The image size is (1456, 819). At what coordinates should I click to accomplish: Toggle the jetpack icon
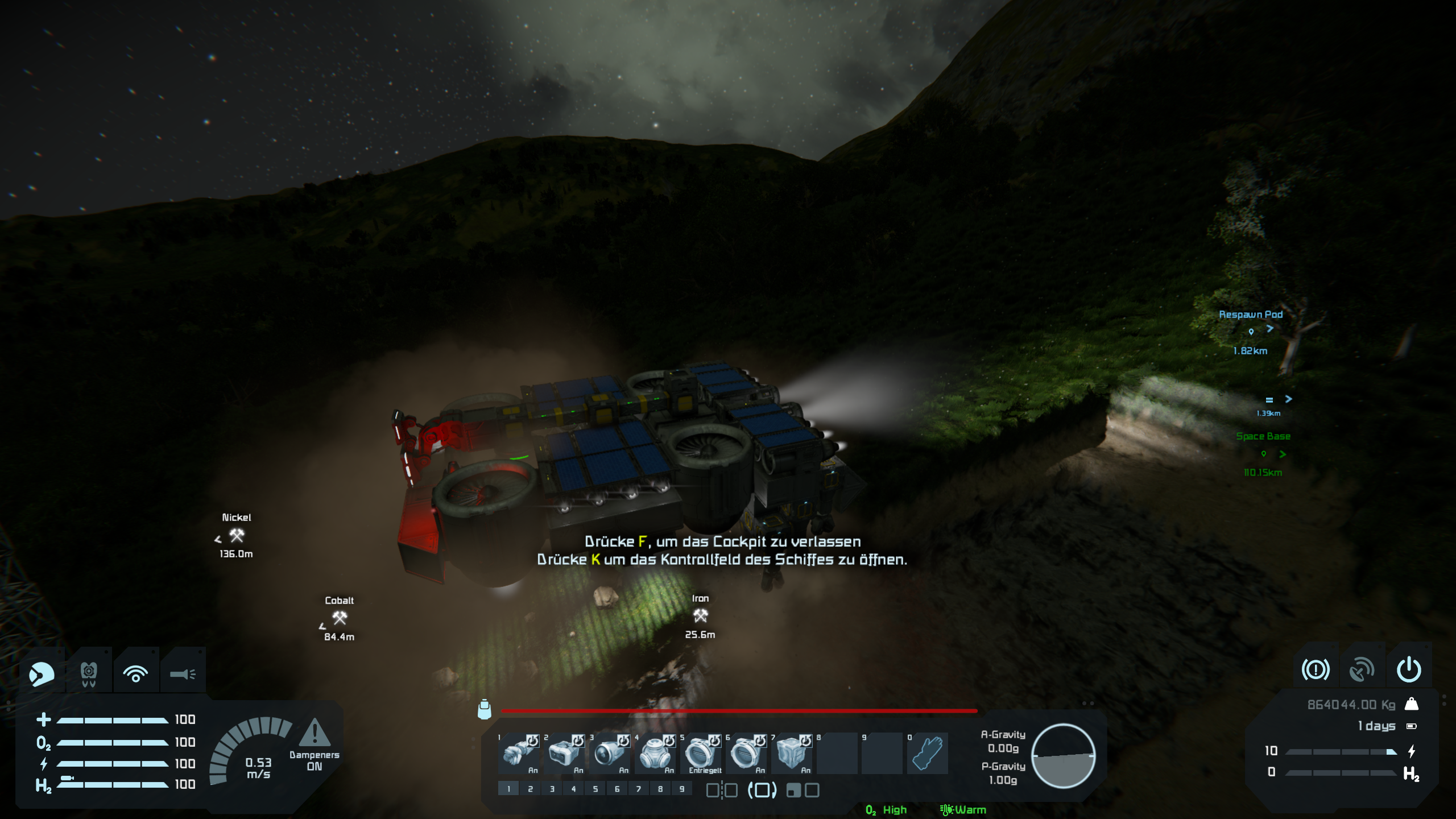(x=89, y=675)
